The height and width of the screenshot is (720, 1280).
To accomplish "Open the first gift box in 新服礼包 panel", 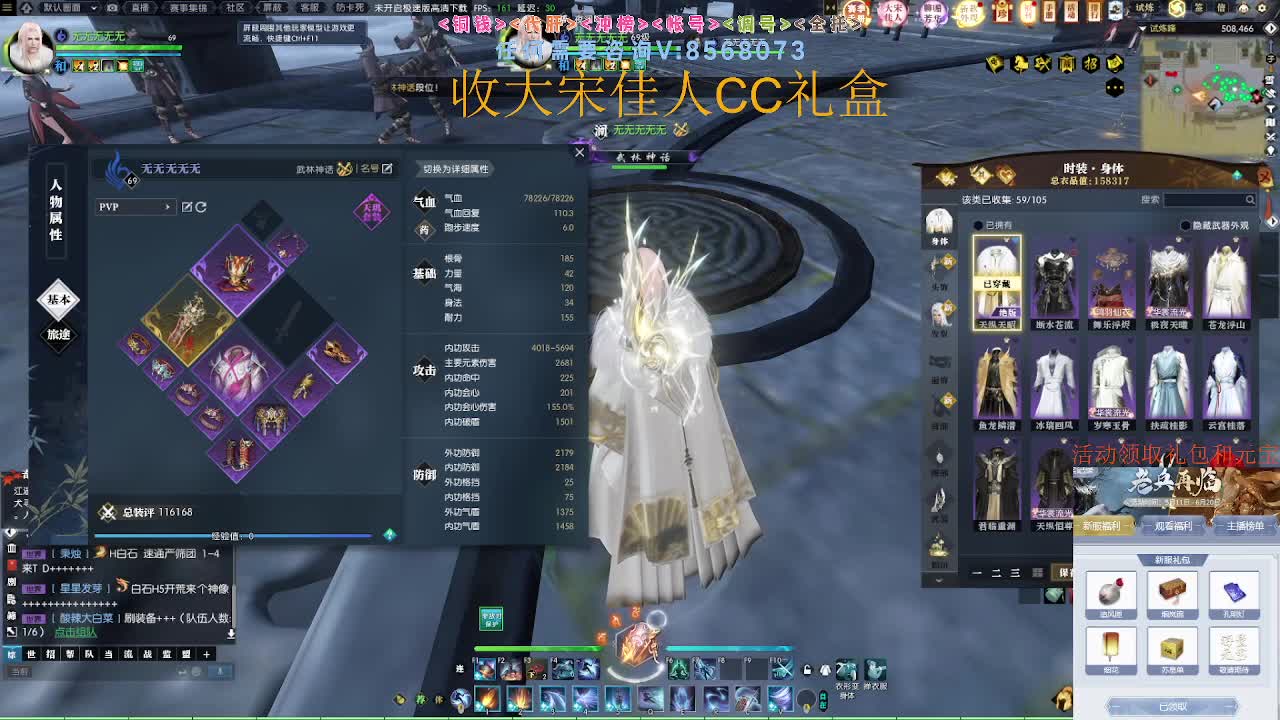I will (x=1112, y=592).
